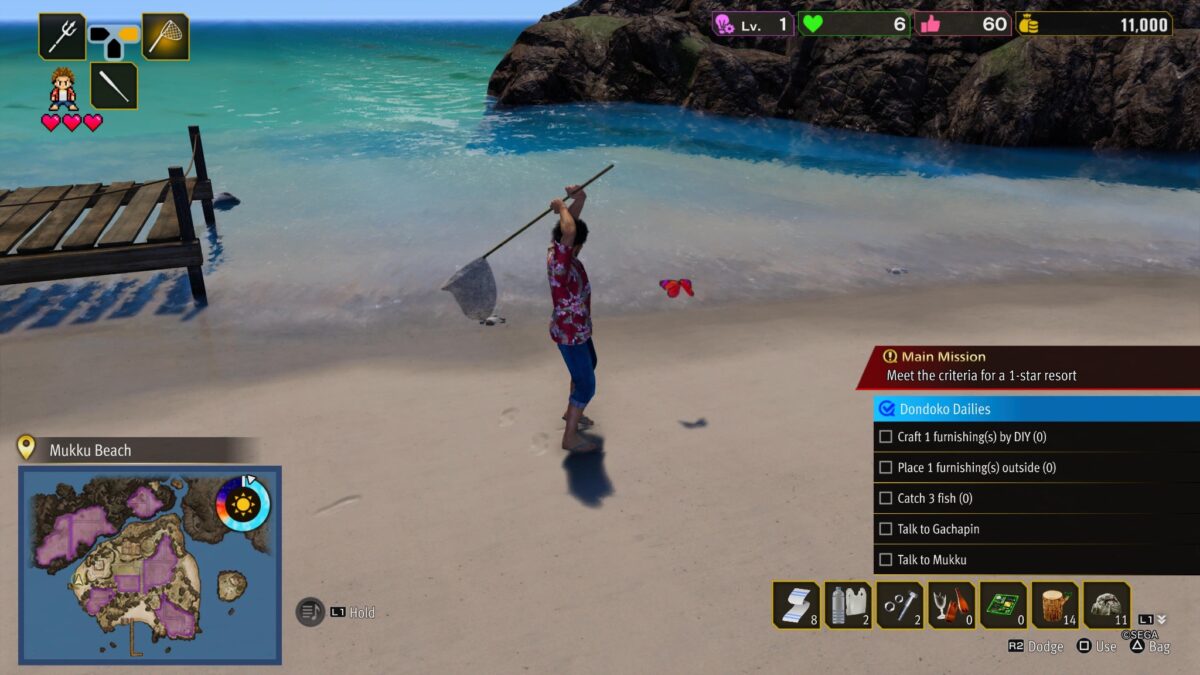Select the cloth strips material slot
The width and height of the screenshot is (1200, 675).
coord(796,605)
